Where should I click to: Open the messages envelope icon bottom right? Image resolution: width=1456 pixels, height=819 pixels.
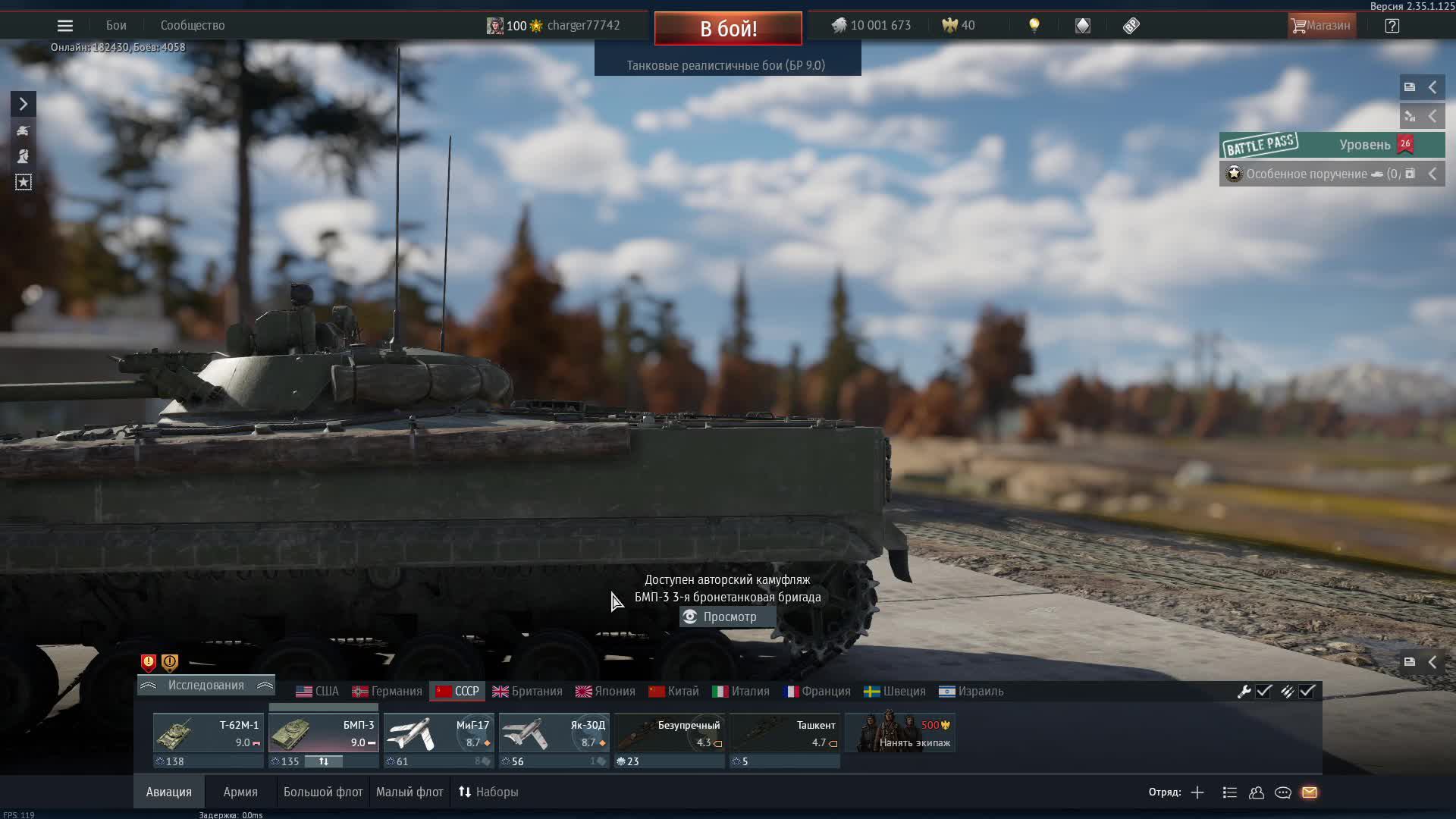[x=1310, y=792]
